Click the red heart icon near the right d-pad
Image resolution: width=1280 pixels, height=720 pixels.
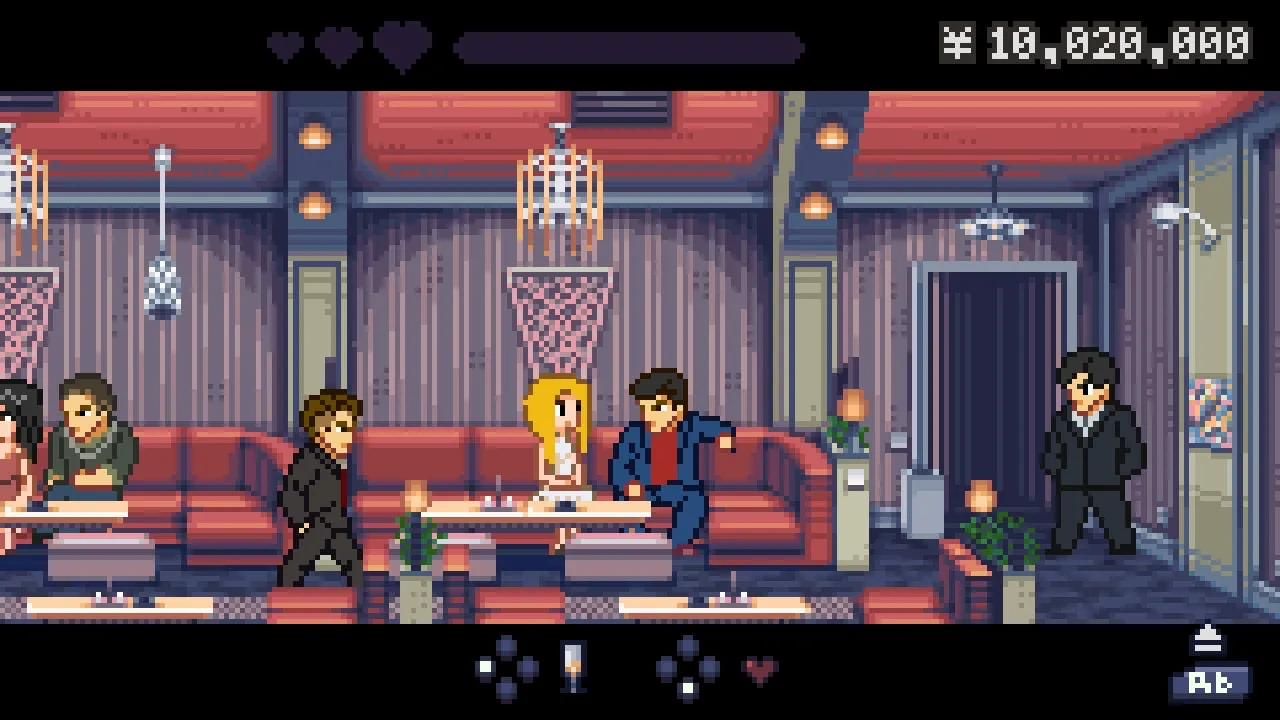click(x=759, y=669)
